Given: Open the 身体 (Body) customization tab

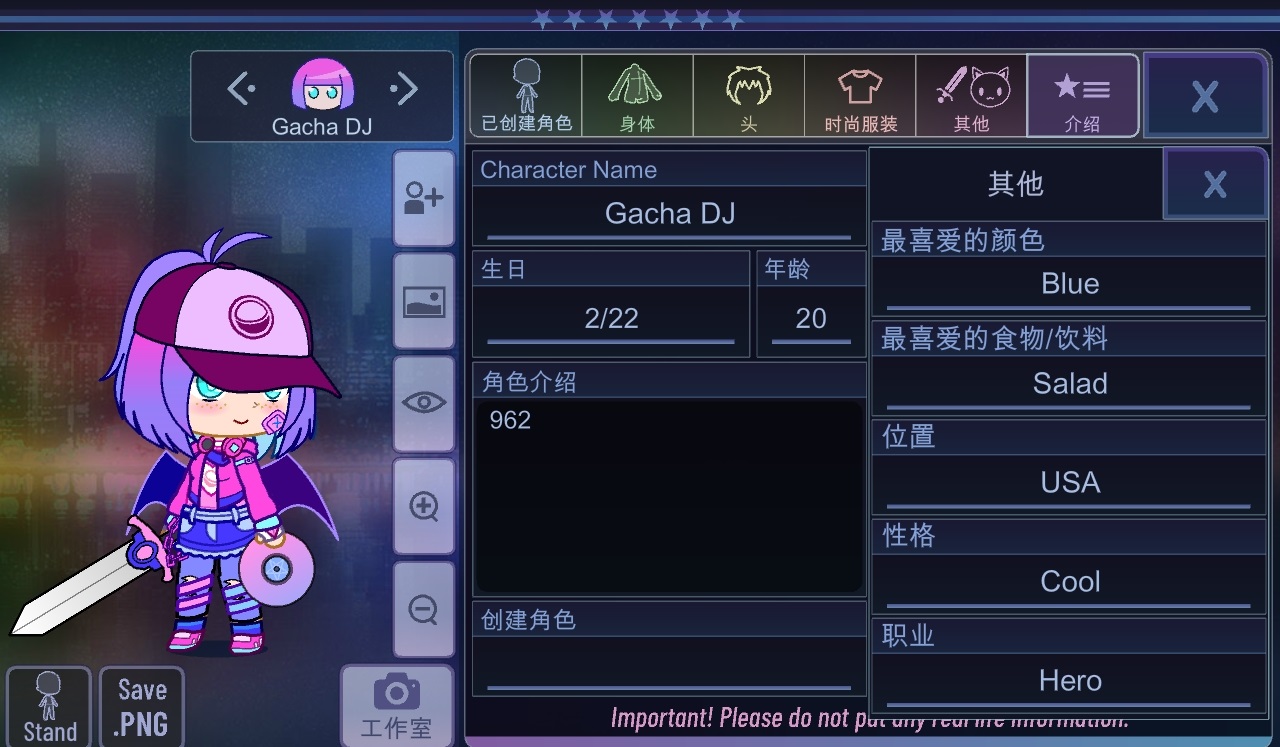Looking at the screenshot, I should 637,95.
